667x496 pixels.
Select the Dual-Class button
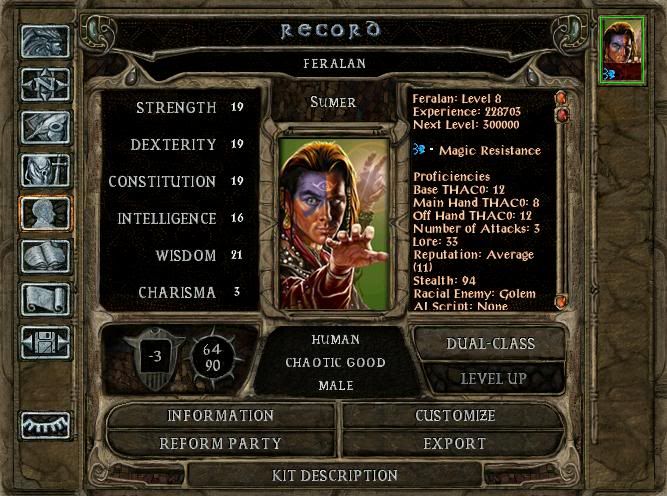point(489,343)
